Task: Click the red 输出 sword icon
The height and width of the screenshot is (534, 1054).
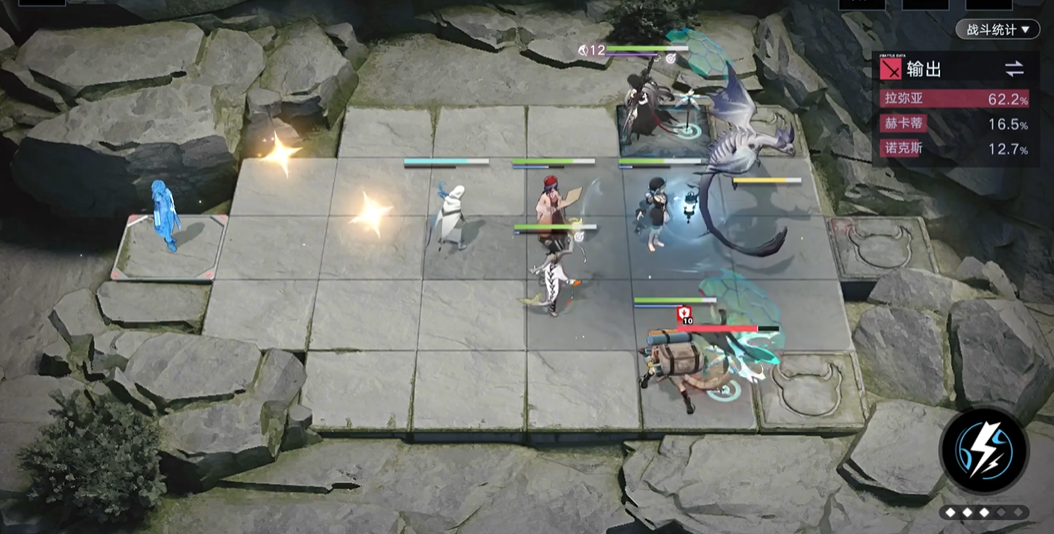Action: tap(890, 69)
